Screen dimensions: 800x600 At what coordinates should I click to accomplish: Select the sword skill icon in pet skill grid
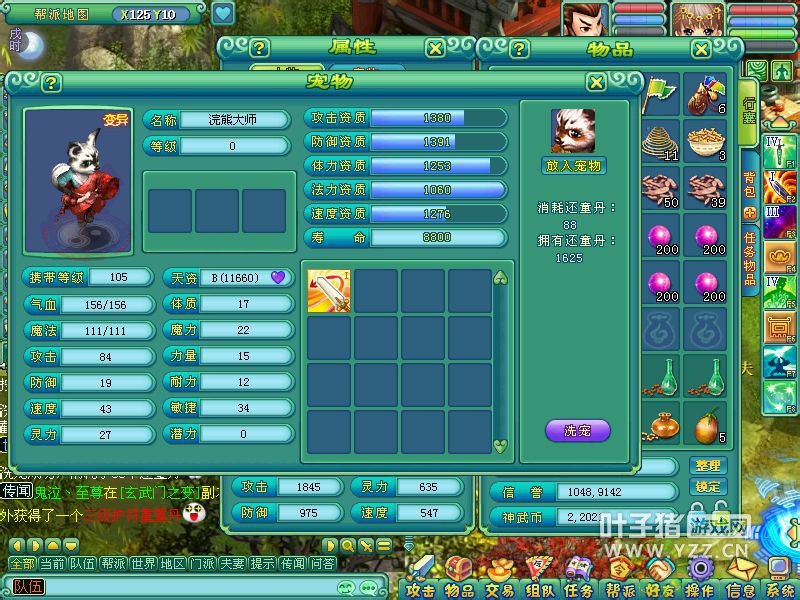(x=329, y=291)
